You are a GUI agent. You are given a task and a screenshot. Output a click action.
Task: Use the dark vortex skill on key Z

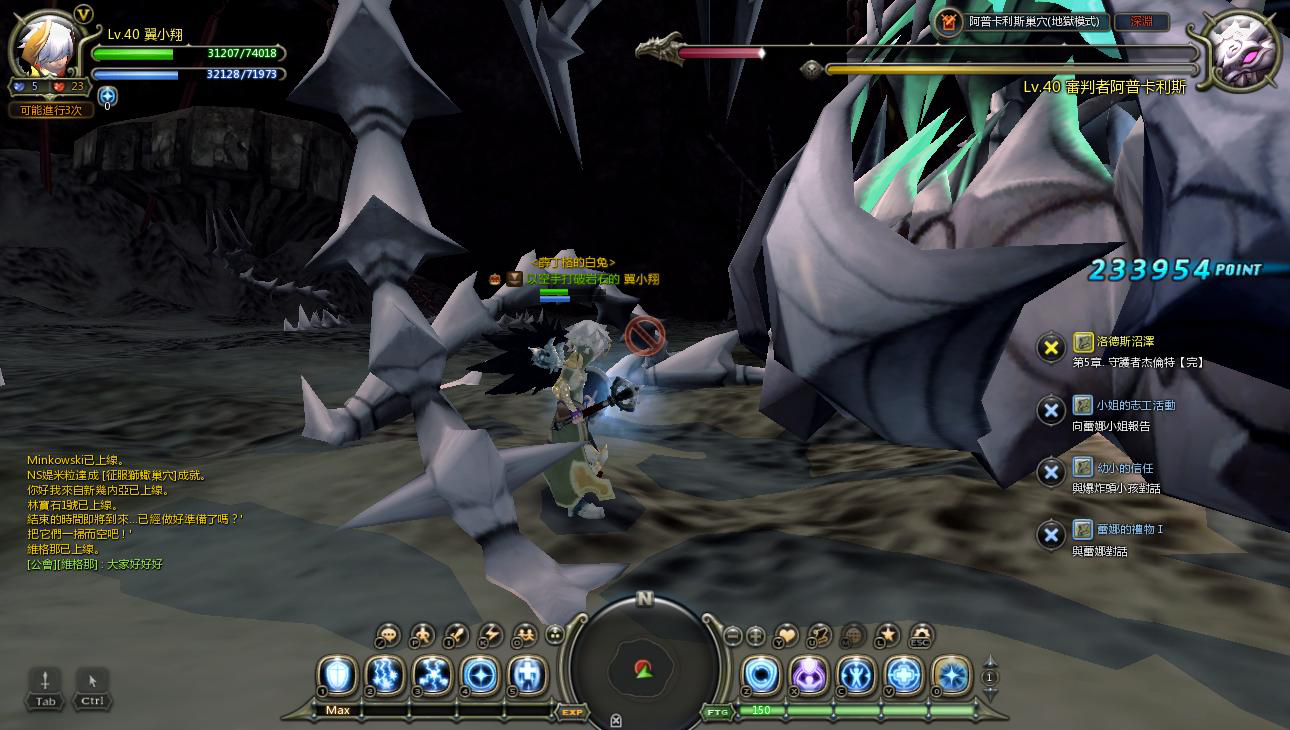point(761,675)
